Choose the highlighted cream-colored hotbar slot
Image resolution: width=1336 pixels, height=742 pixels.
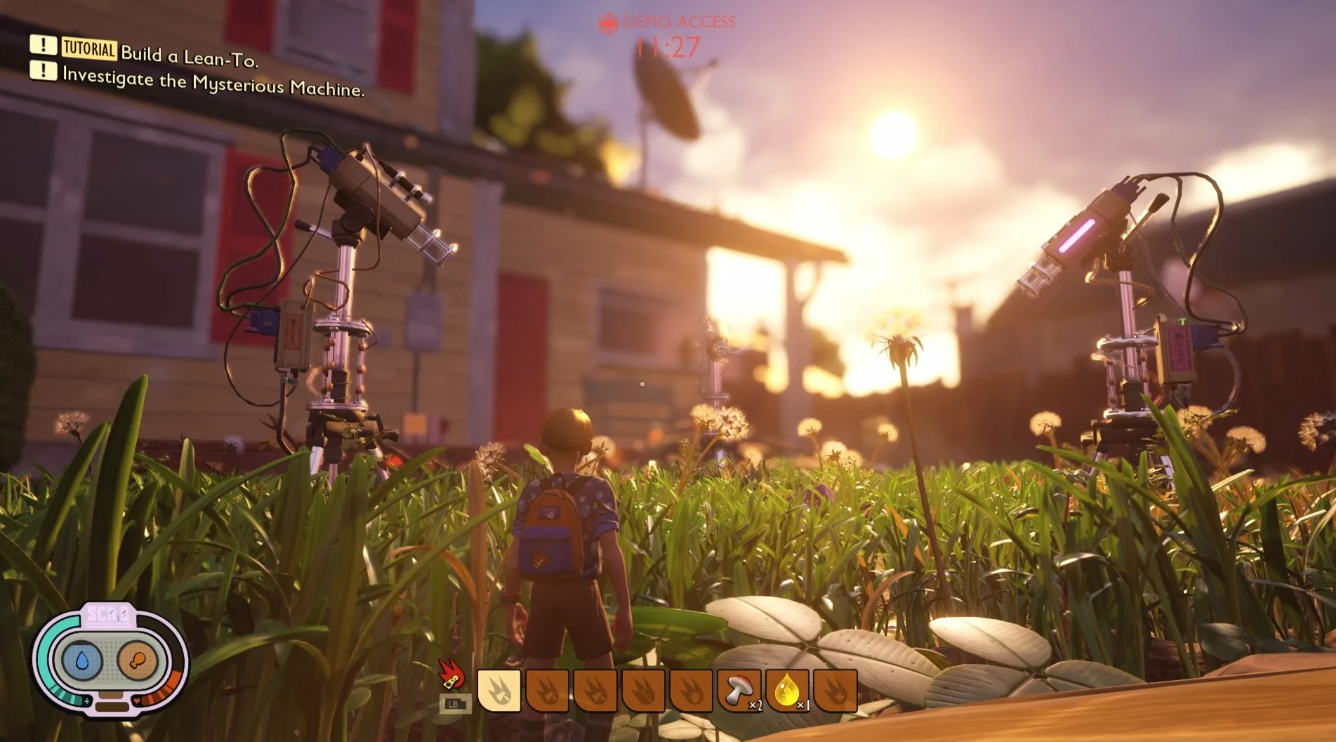(499, 690)
